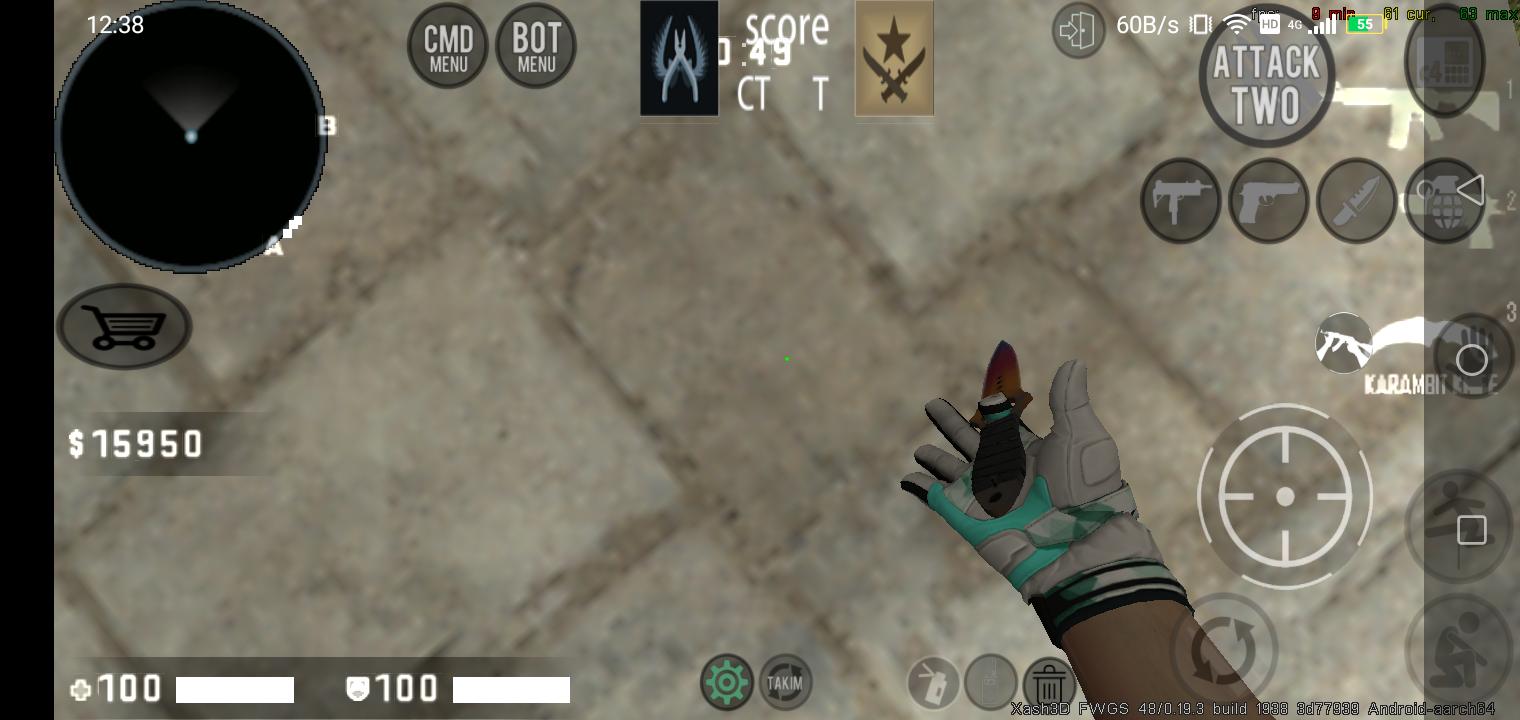
Task: Select the pistol weapon button
Action: [x=1268, y=200]
